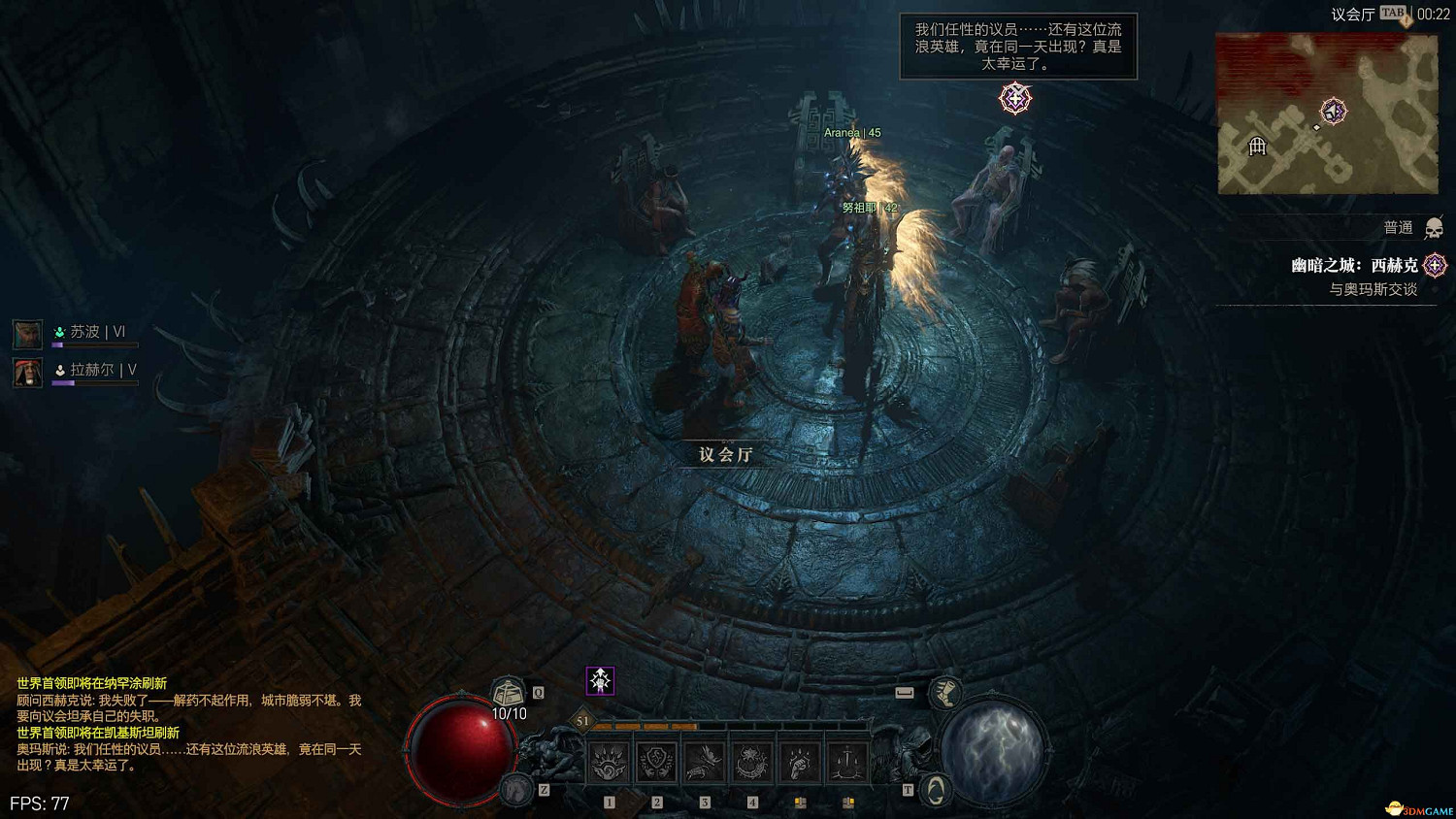
Task: Click the purple-framed elixir buff icon above the skill bar
Action: (601, 679)
